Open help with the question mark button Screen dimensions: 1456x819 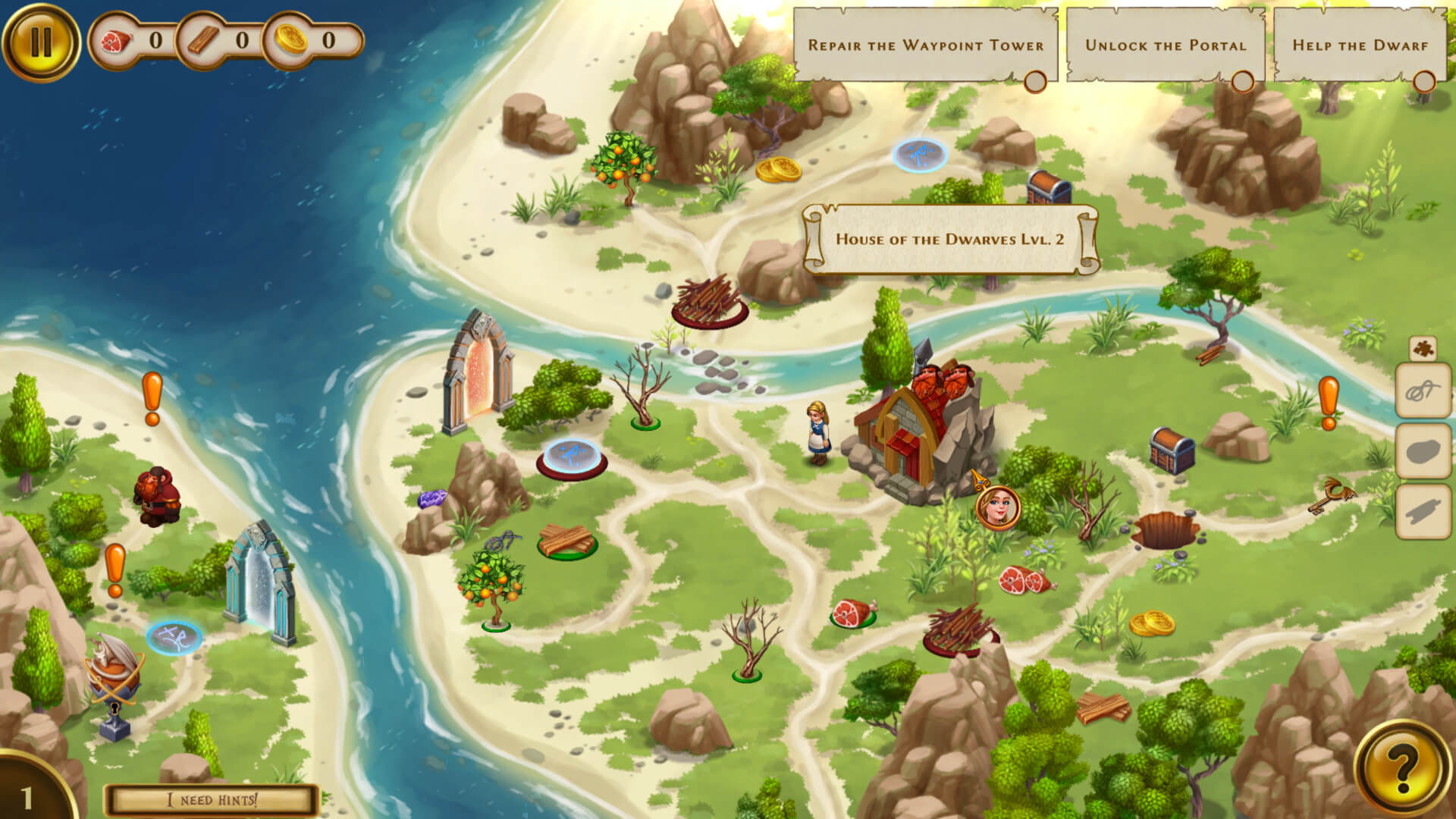(1401, 769)
